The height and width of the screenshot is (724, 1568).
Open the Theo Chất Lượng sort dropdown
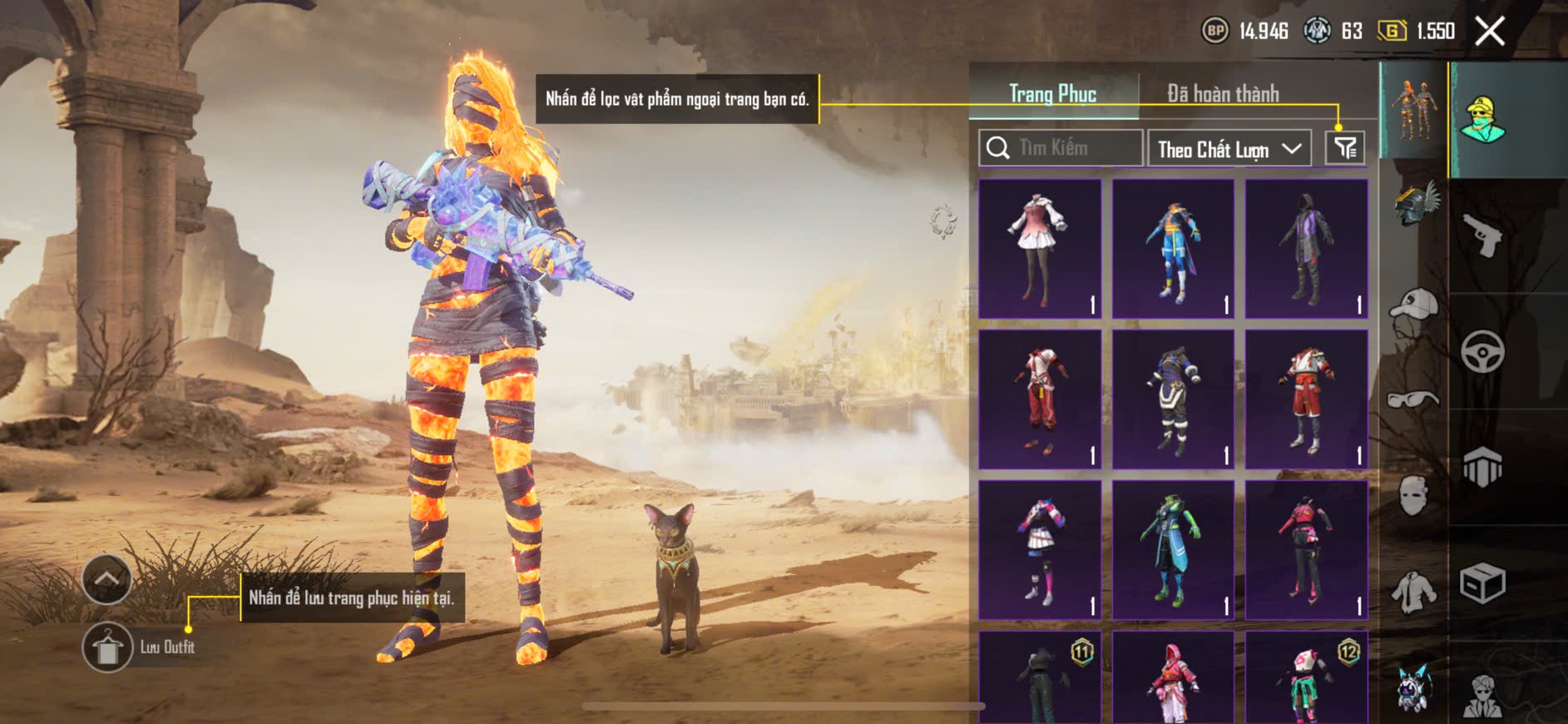click(x=1229, y=149)
